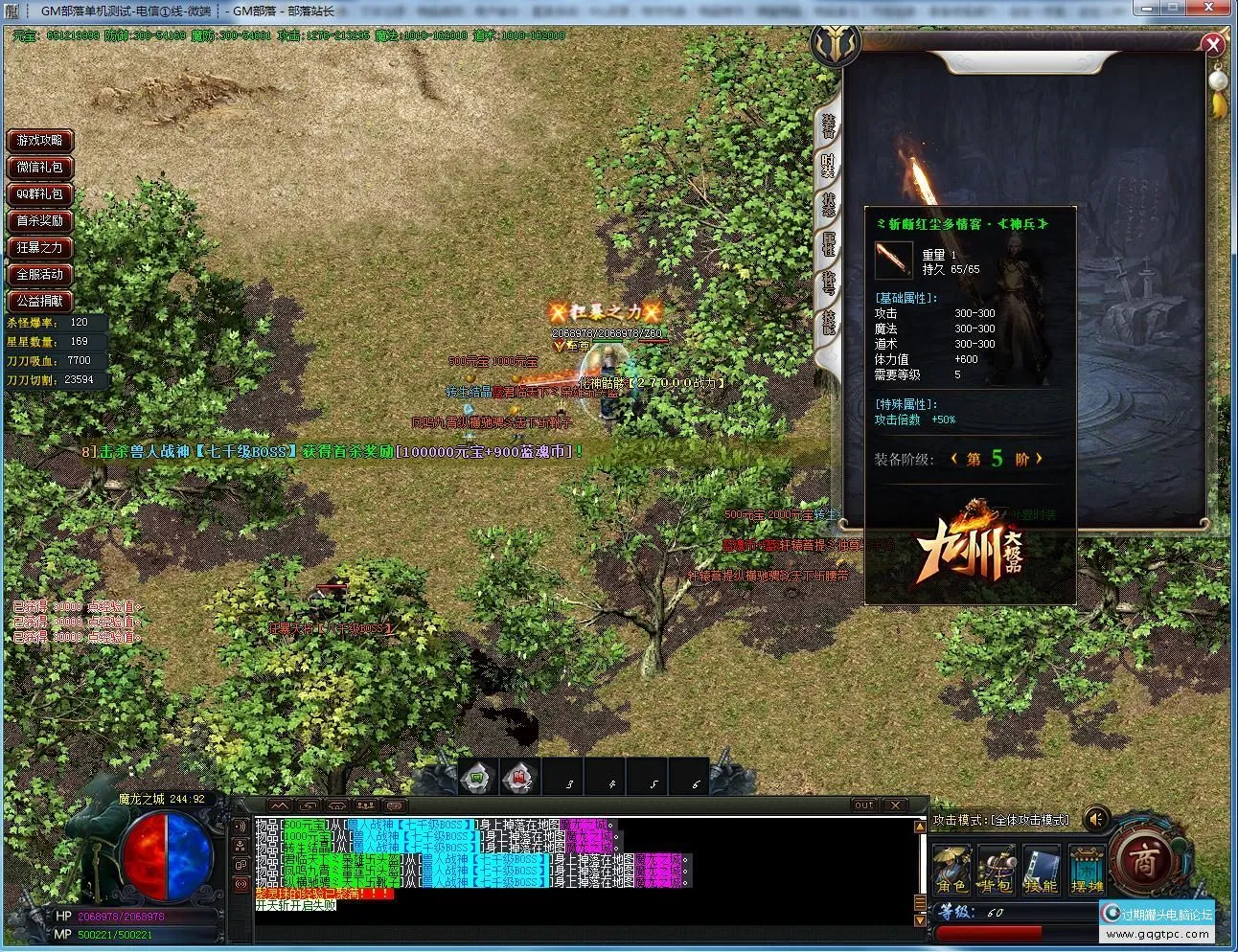Select the first hotbar slot item
The height and width of the screenshot is (952, 1238).
pyautogui.click(x=477, y=778)
